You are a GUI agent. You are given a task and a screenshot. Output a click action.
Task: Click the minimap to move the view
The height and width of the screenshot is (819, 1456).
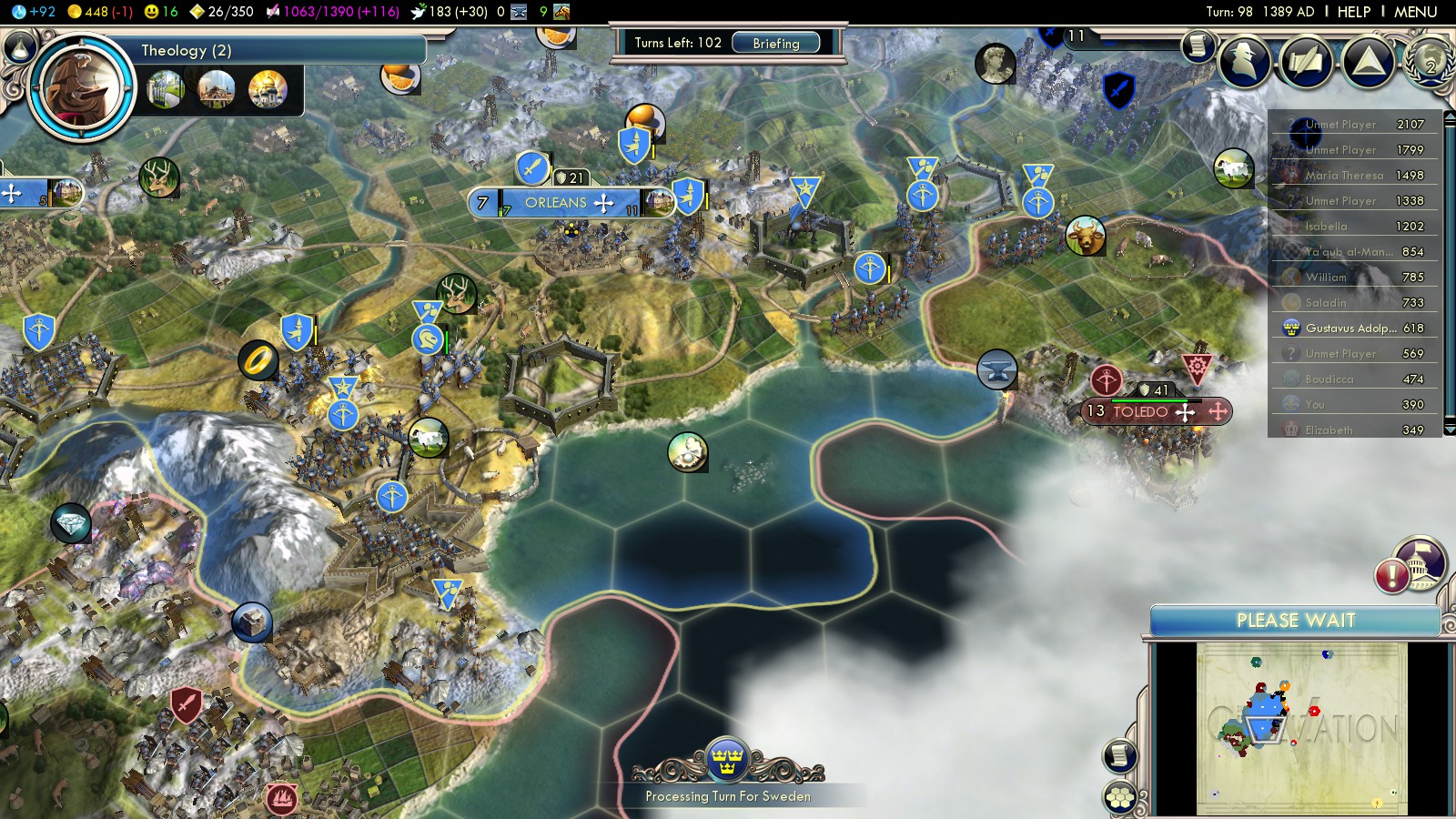tap(1301, 728)
